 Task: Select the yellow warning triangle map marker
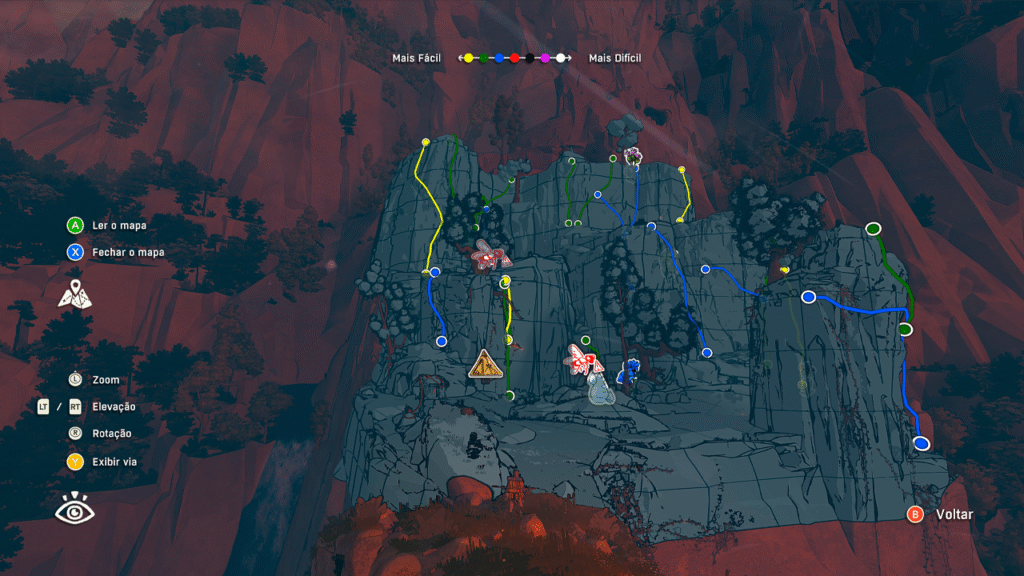485,364
